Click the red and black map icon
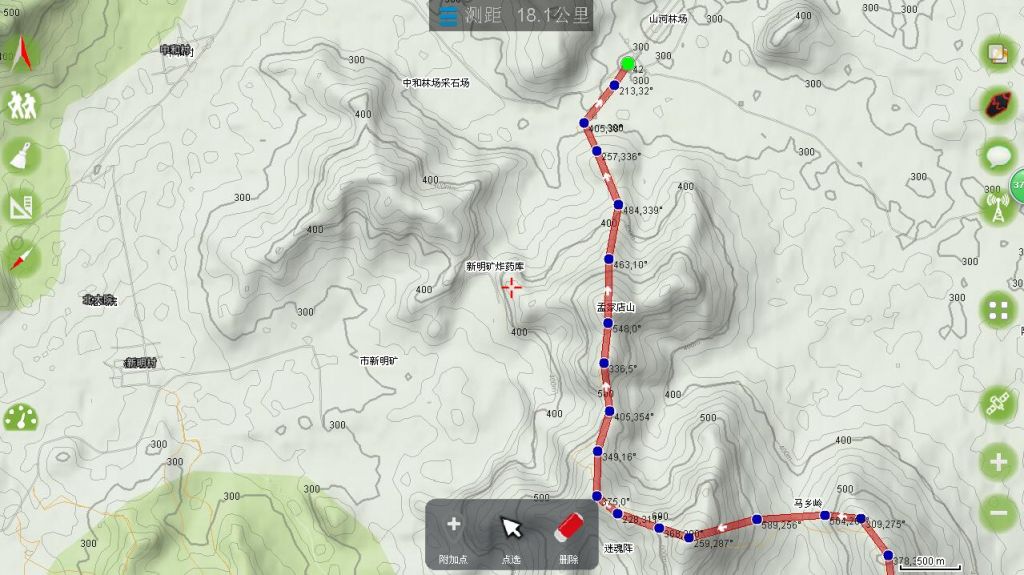The image size is (1024, 575). pyautogui.click(x=997, y=104)
